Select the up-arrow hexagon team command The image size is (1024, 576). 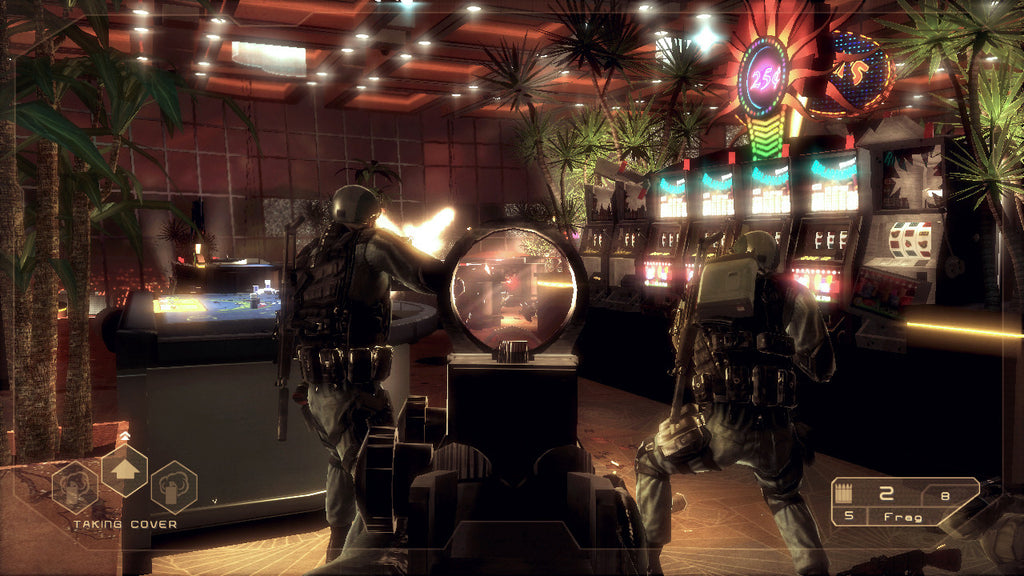pyautogui.click(x=124, y=470)
